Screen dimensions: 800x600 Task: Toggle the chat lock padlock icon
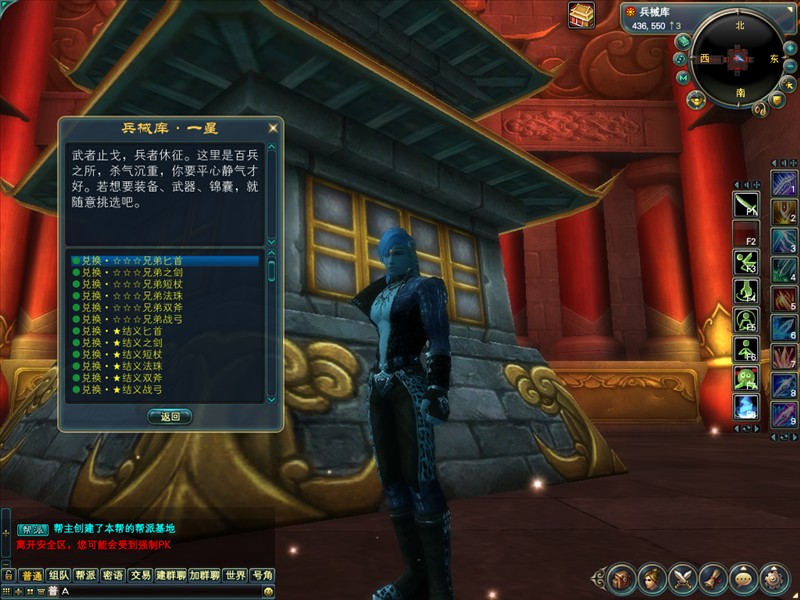8,575
